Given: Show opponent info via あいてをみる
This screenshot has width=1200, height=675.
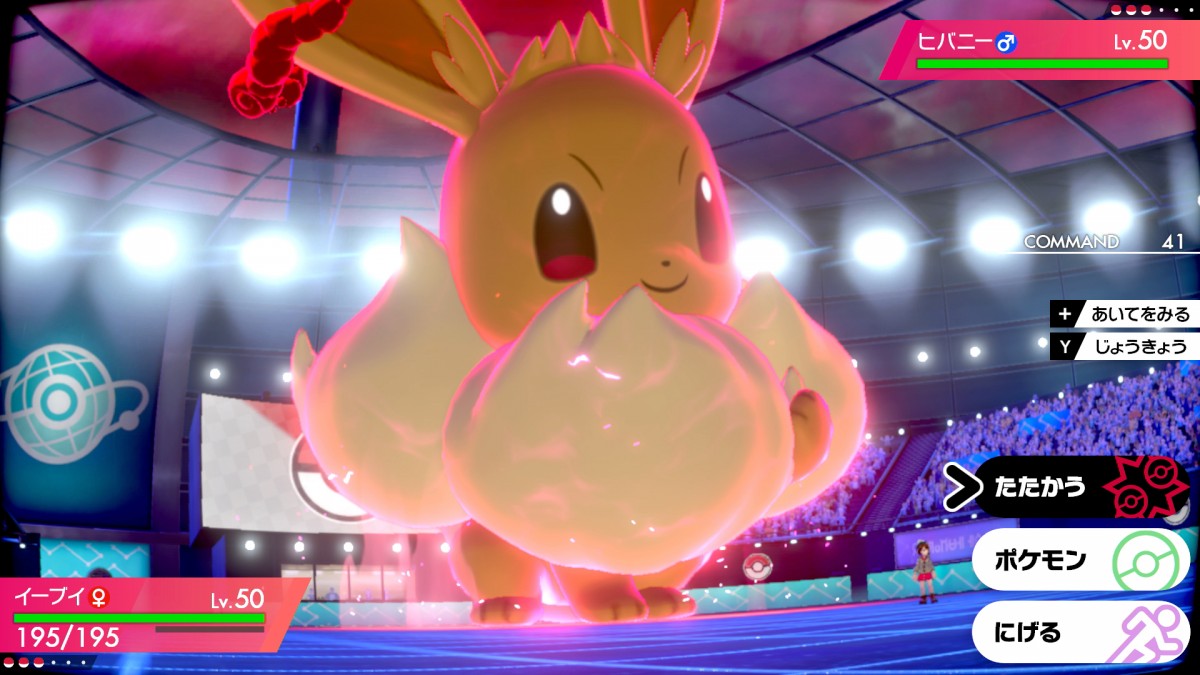Looking at the screenshot, I should (1125, 314).
